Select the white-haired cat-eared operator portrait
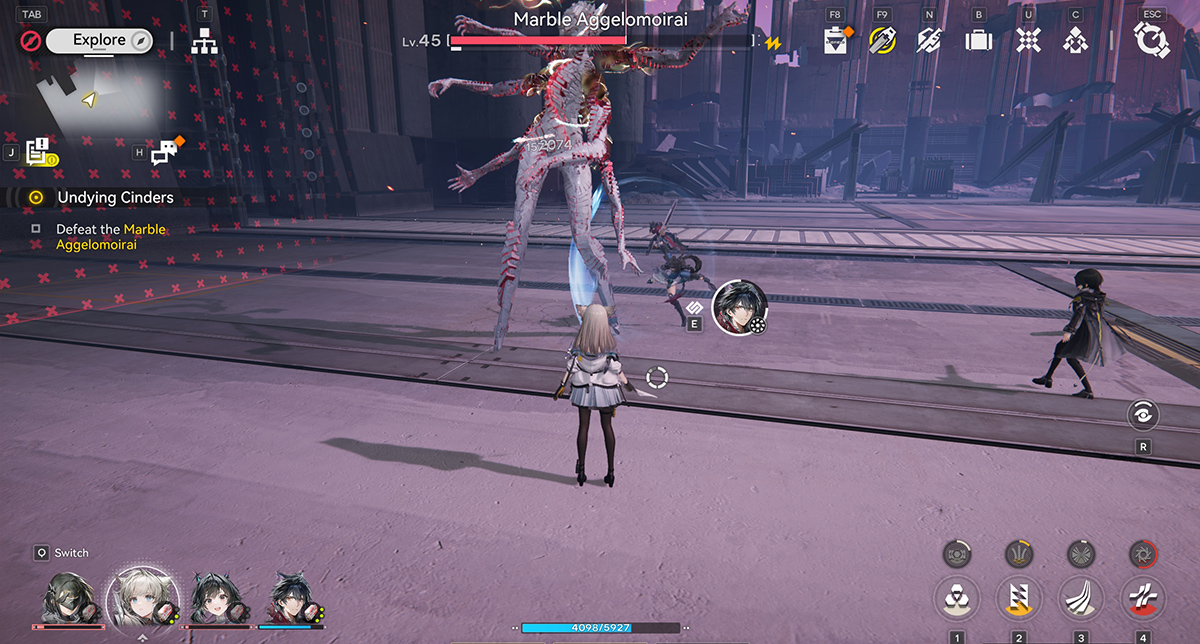The image size is (1200, 644). [x=142, y=597]
